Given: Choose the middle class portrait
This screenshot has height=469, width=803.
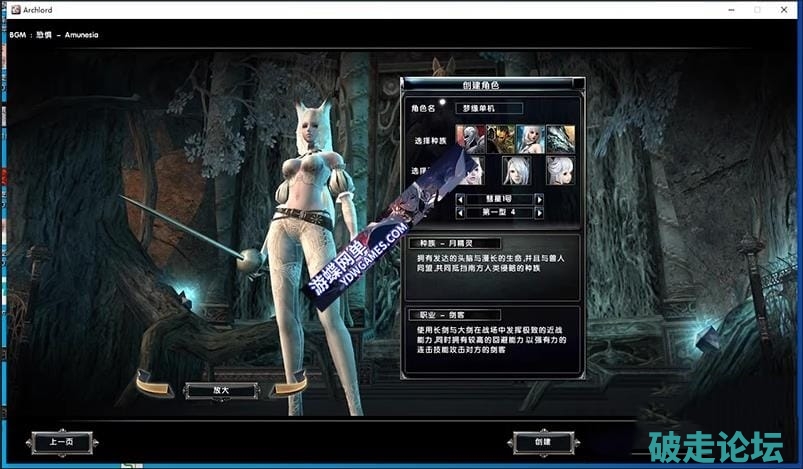Looking at the screenshot, I should (516, 169).
